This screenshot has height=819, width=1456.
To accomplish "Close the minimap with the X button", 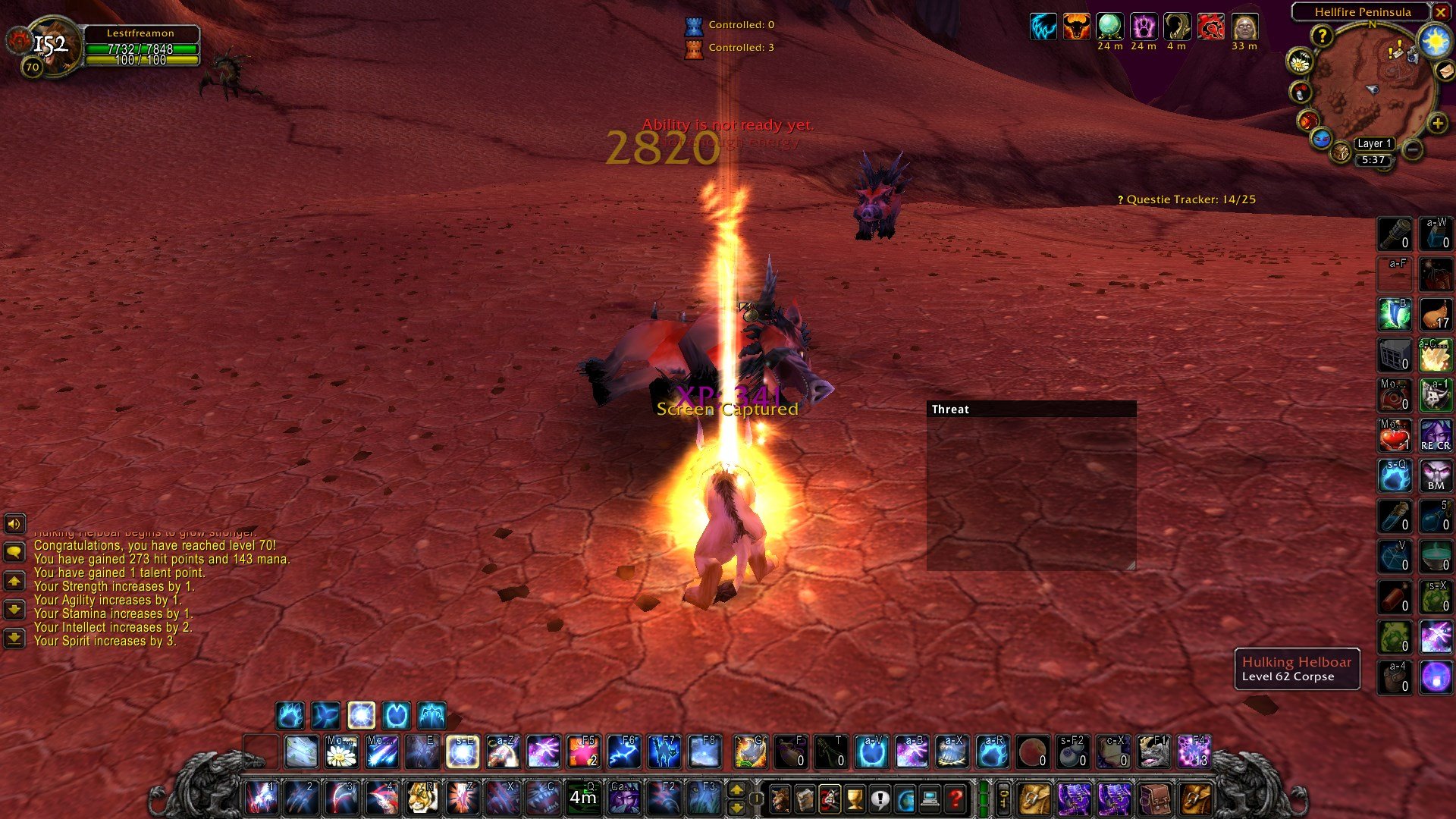I will [x=1440, y=12].
